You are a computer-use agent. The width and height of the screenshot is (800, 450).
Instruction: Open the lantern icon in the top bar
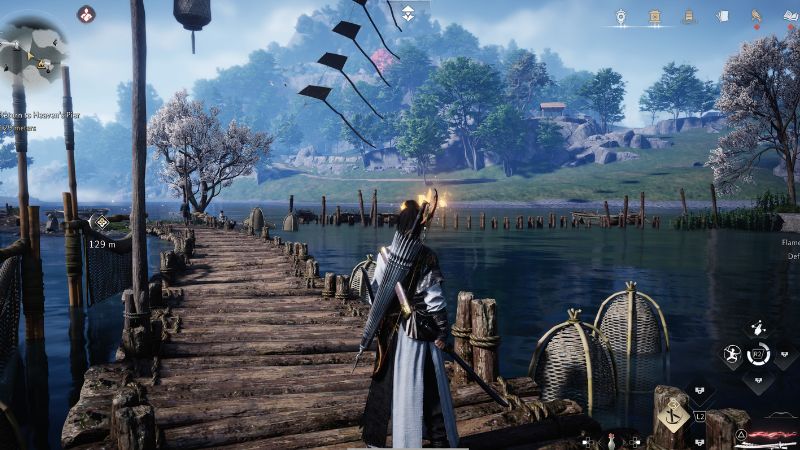621,16
